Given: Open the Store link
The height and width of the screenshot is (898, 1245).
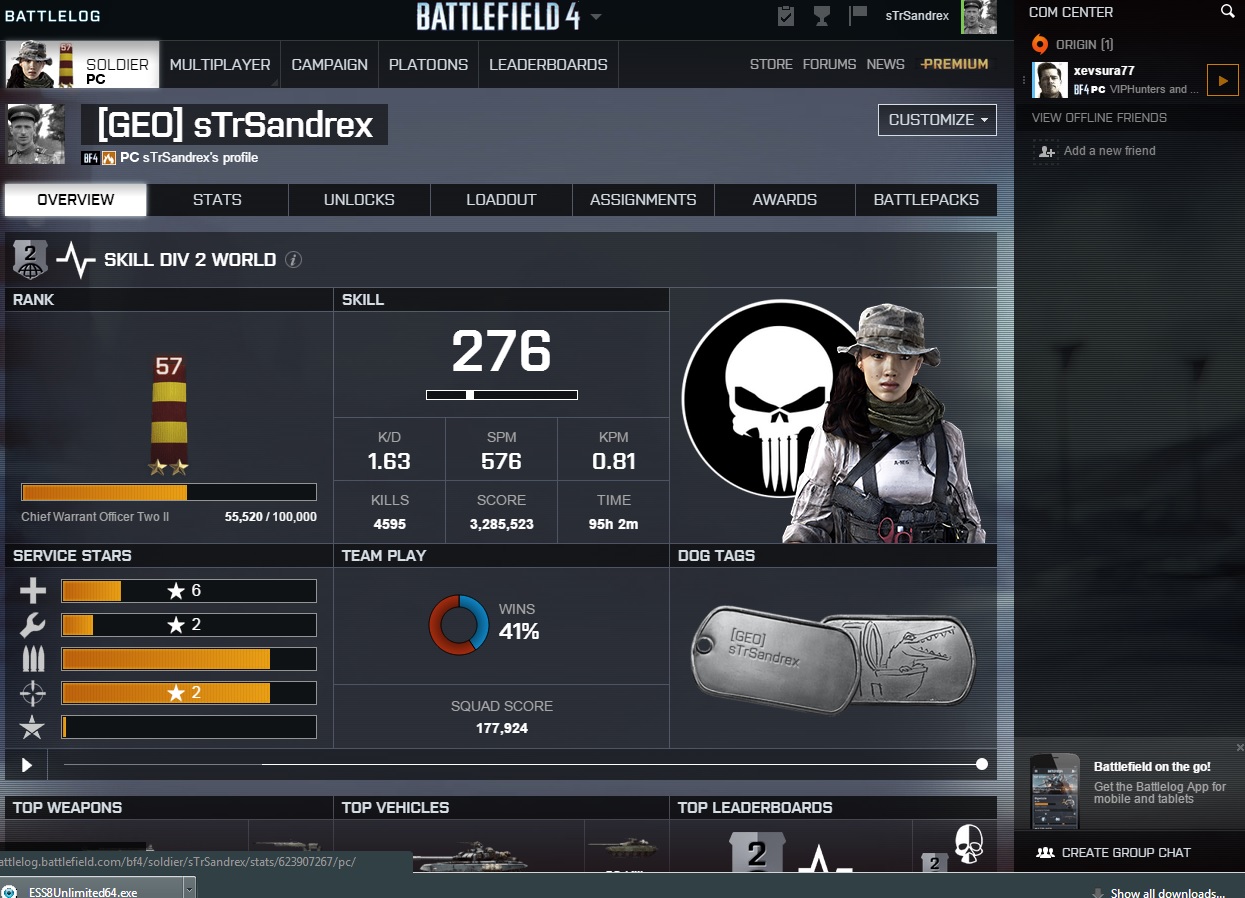Looking at the screenshot, I should pos(771,65).
